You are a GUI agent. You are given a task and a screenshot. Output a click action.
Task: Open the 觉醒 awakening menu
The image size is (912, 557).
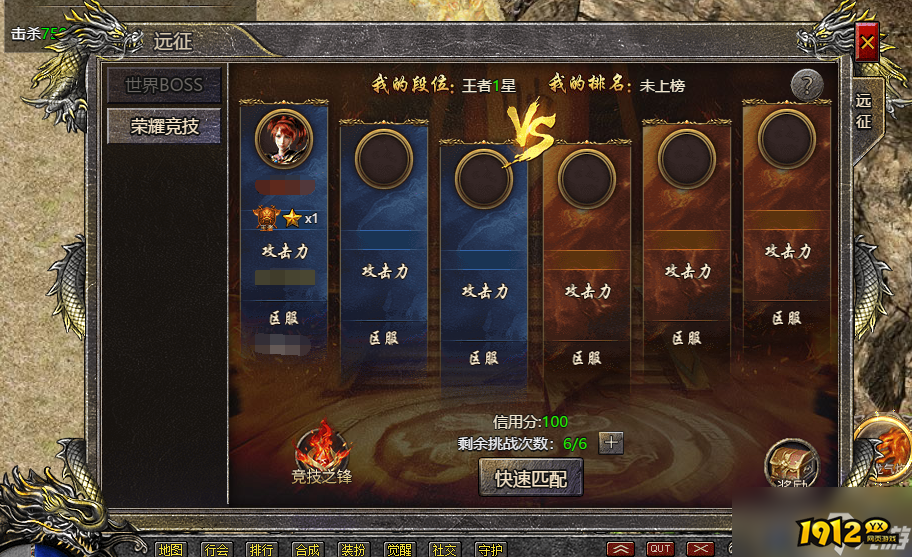tap(399, 549)
